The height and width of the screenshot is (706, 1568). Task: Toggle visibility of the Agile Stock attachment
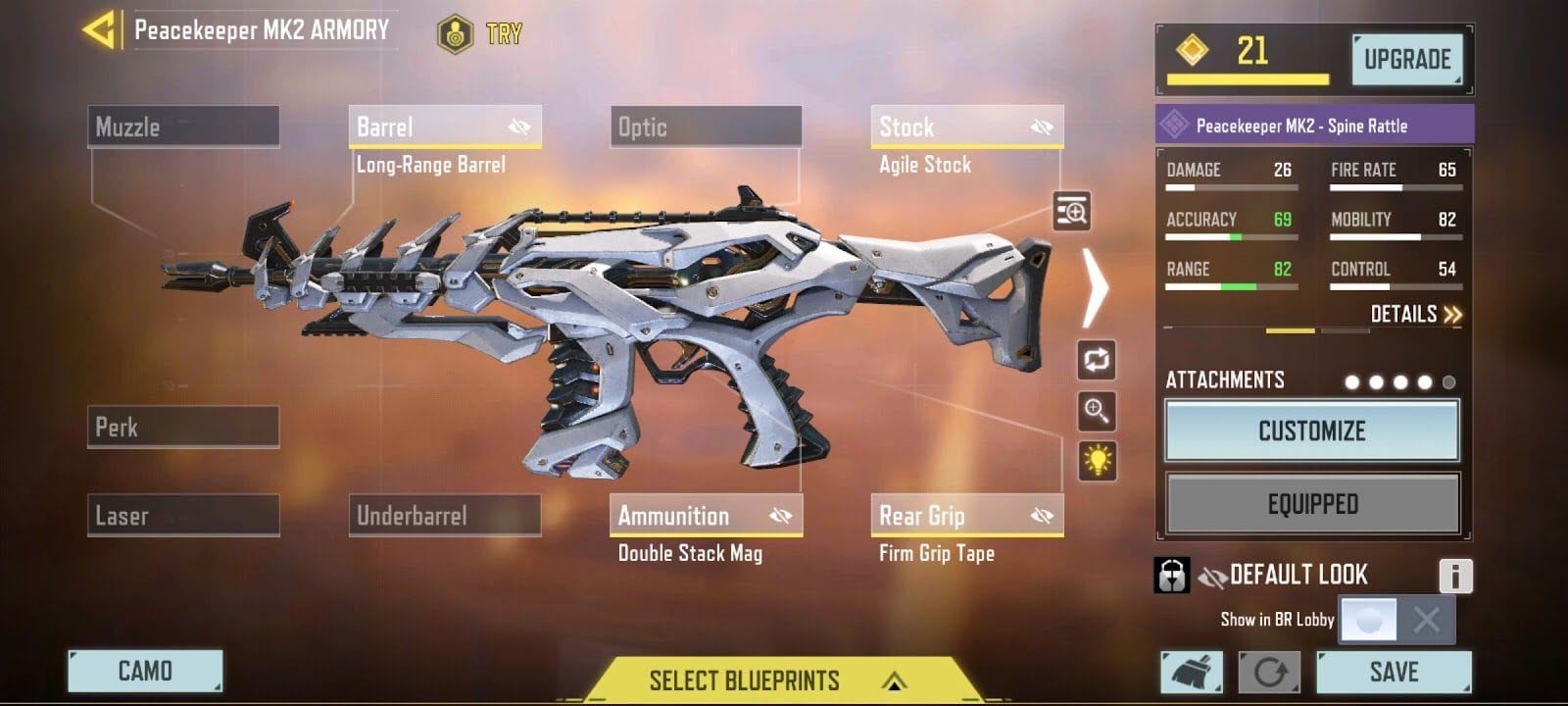[x=1039, y=126]
